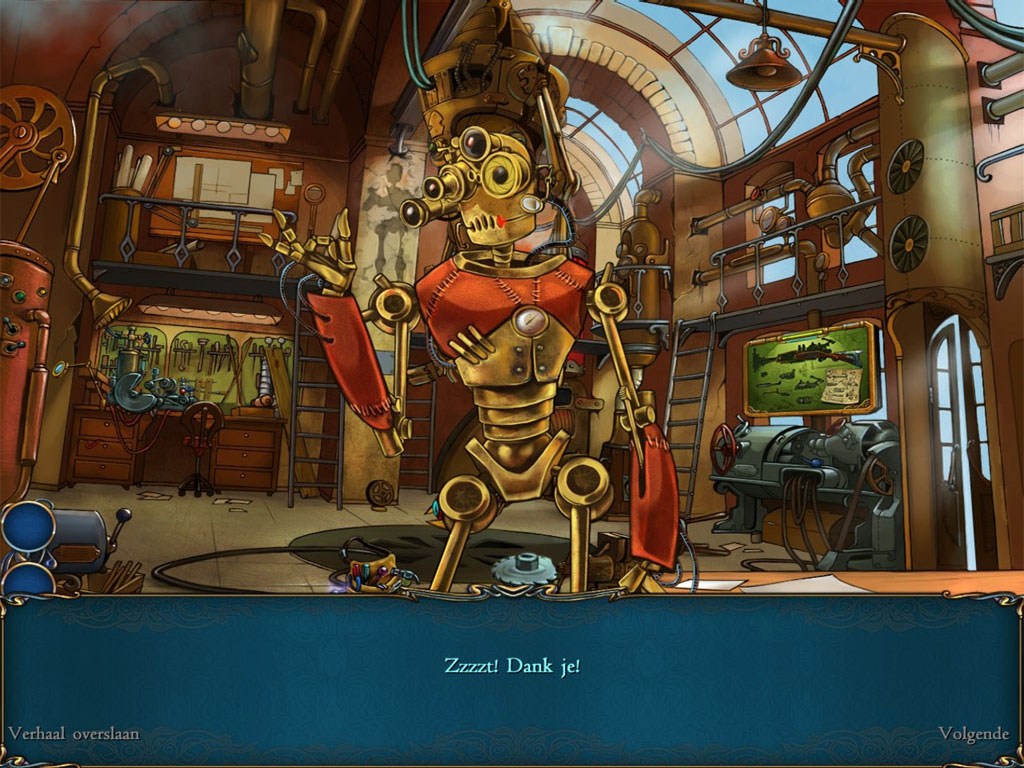
Task: Skip the story with Verhaal overslaan
Action: pos(74,733)
